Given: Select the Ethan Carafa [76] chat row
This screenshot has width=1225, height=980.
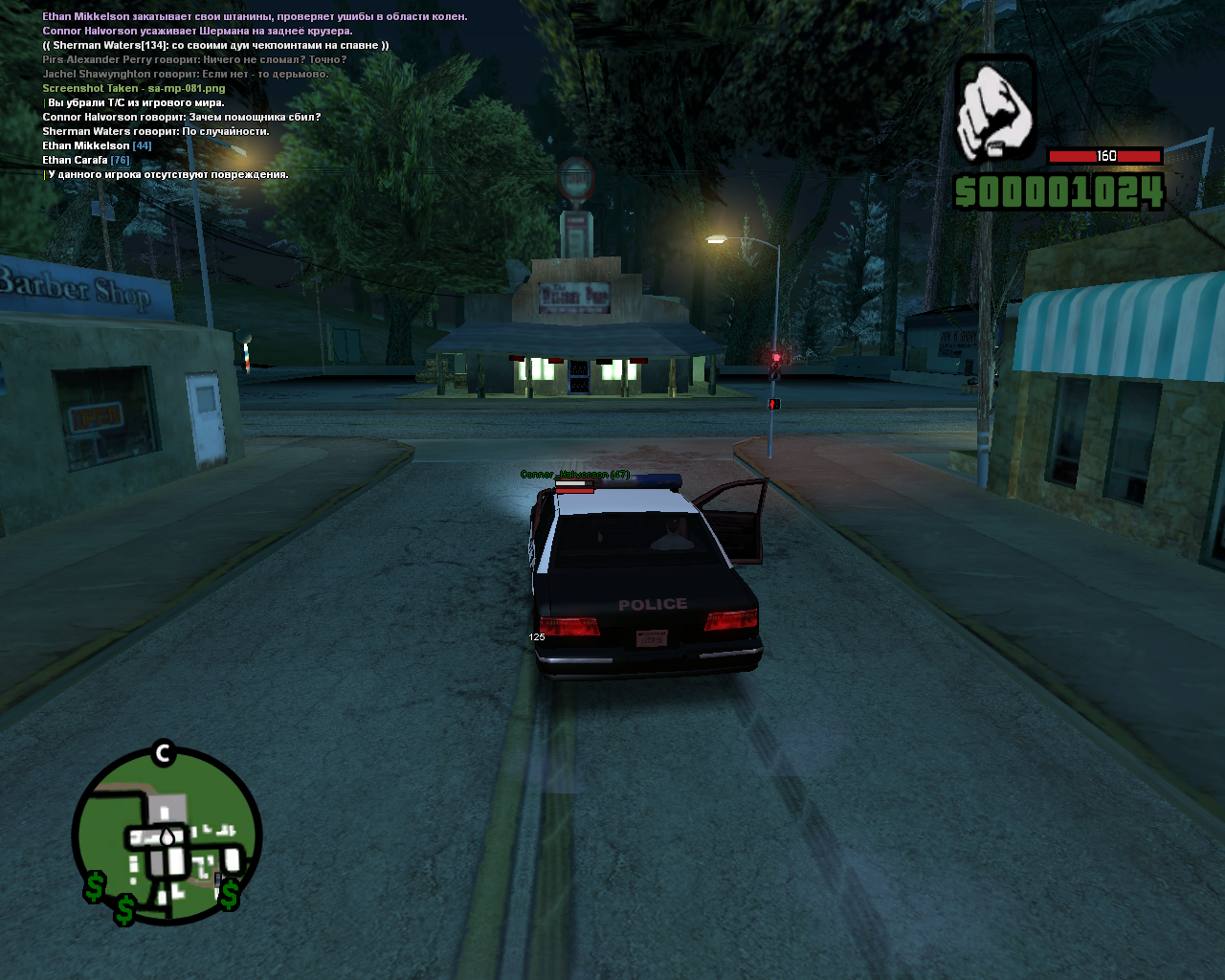Looking at the screenshot, I should click(x=85, y=160).
